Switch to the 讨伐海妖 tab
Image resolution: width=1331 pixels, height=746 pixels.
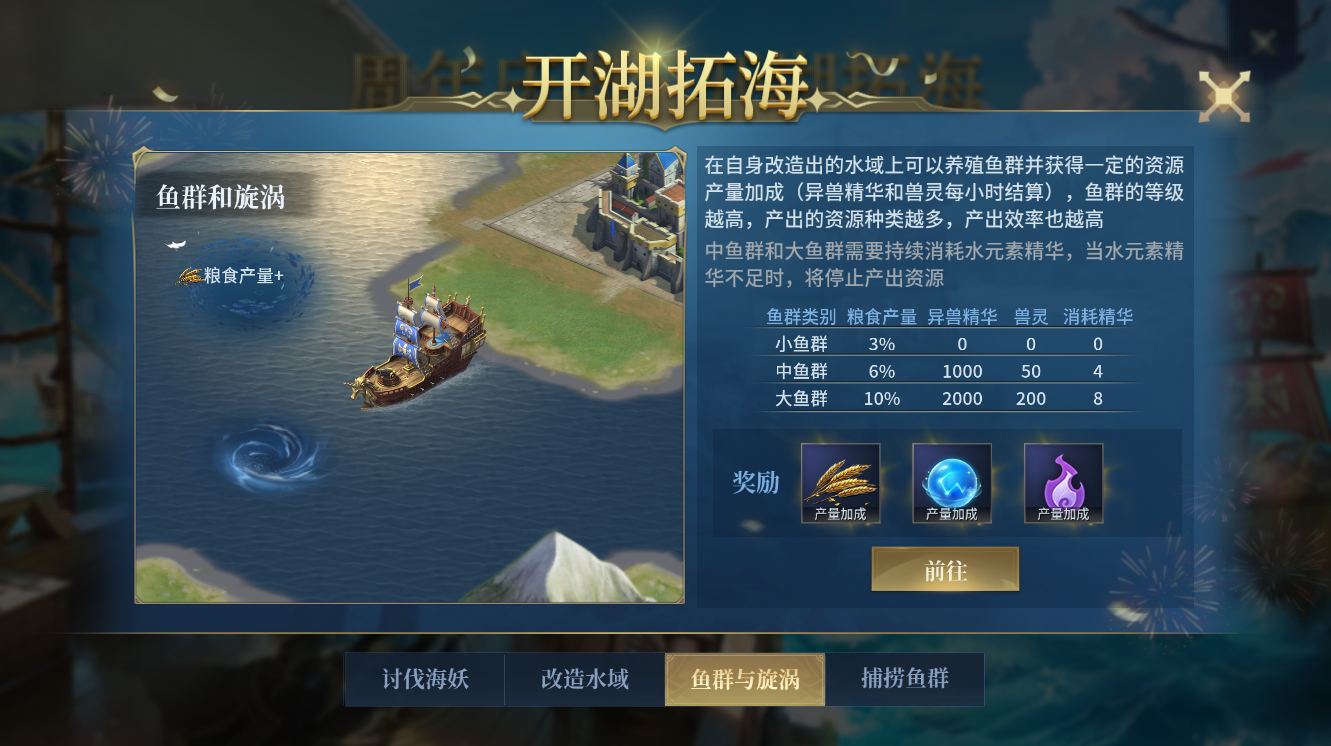point(425,679)
